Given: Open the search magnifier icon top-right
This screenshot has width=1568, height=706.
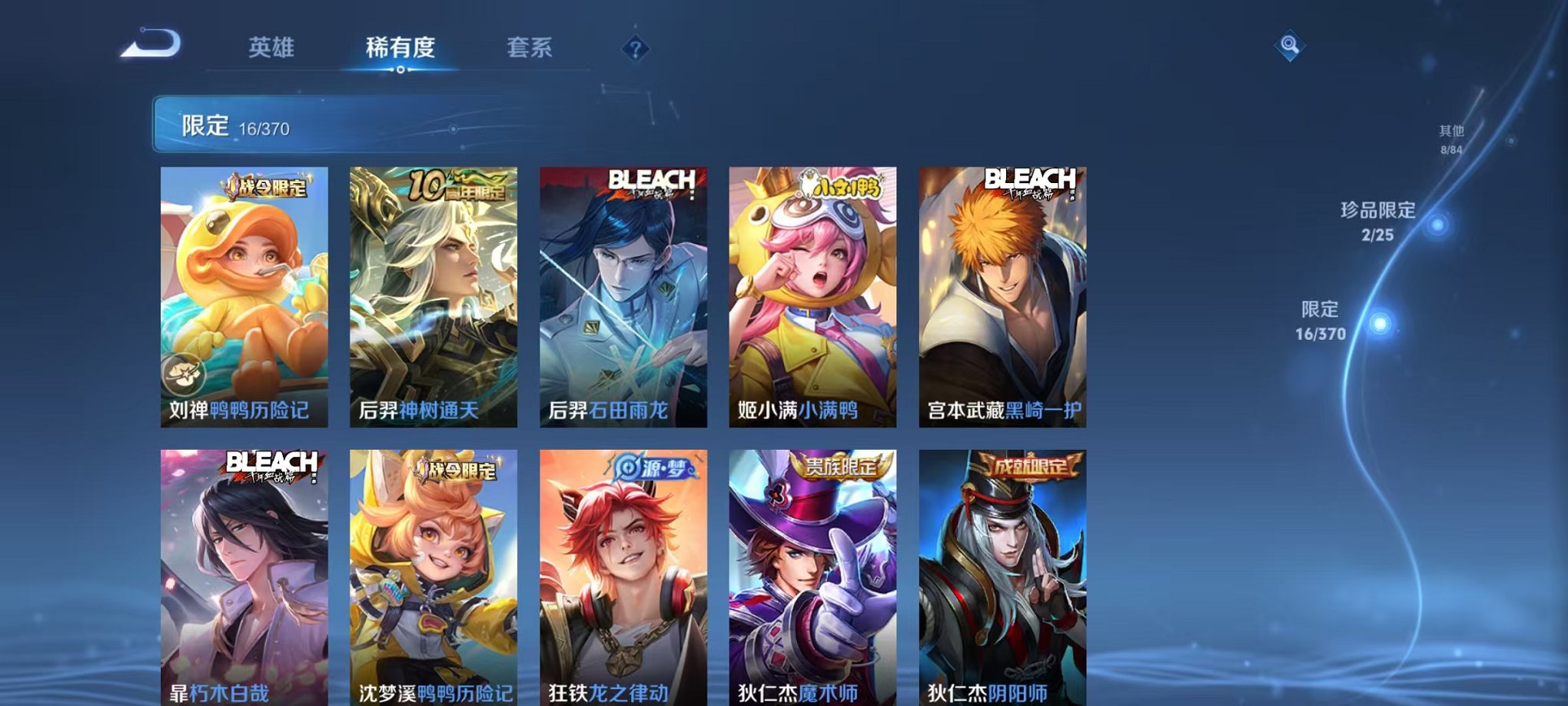Looking at the screenshot, I should (1290, 44).
